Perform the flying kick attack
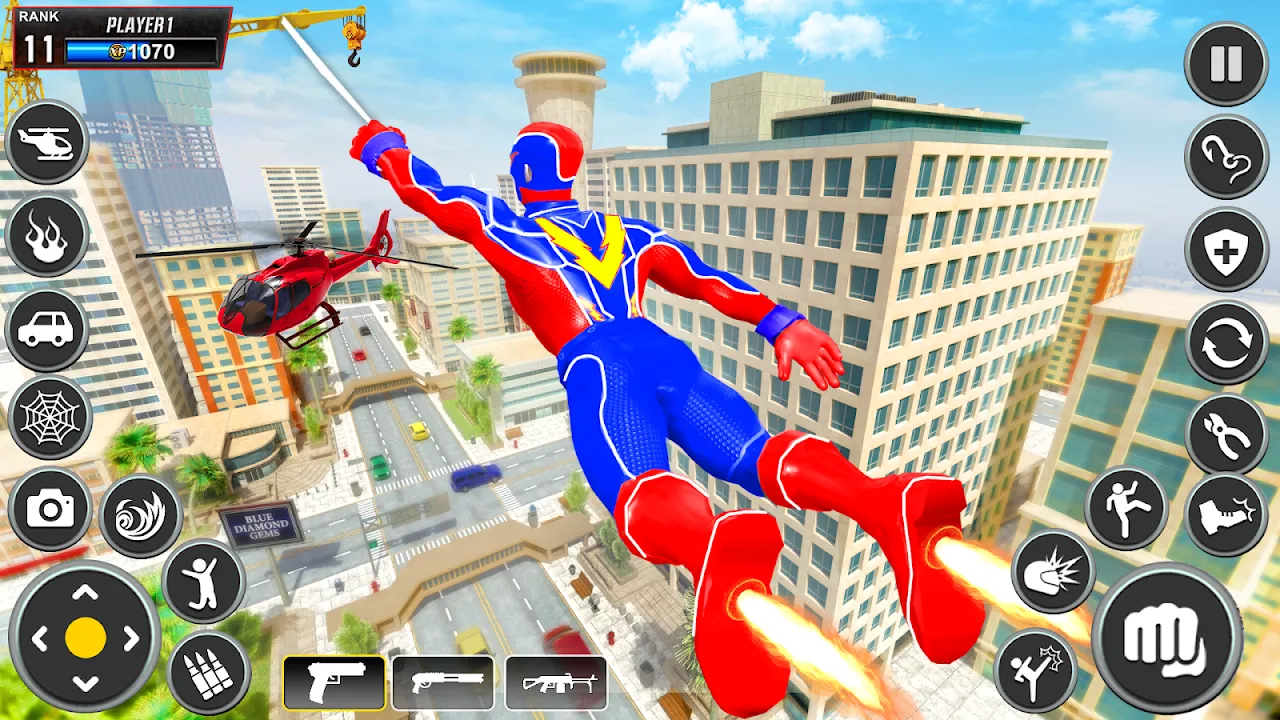Viewport: 1280px width, 720px height. (1035, 669)
